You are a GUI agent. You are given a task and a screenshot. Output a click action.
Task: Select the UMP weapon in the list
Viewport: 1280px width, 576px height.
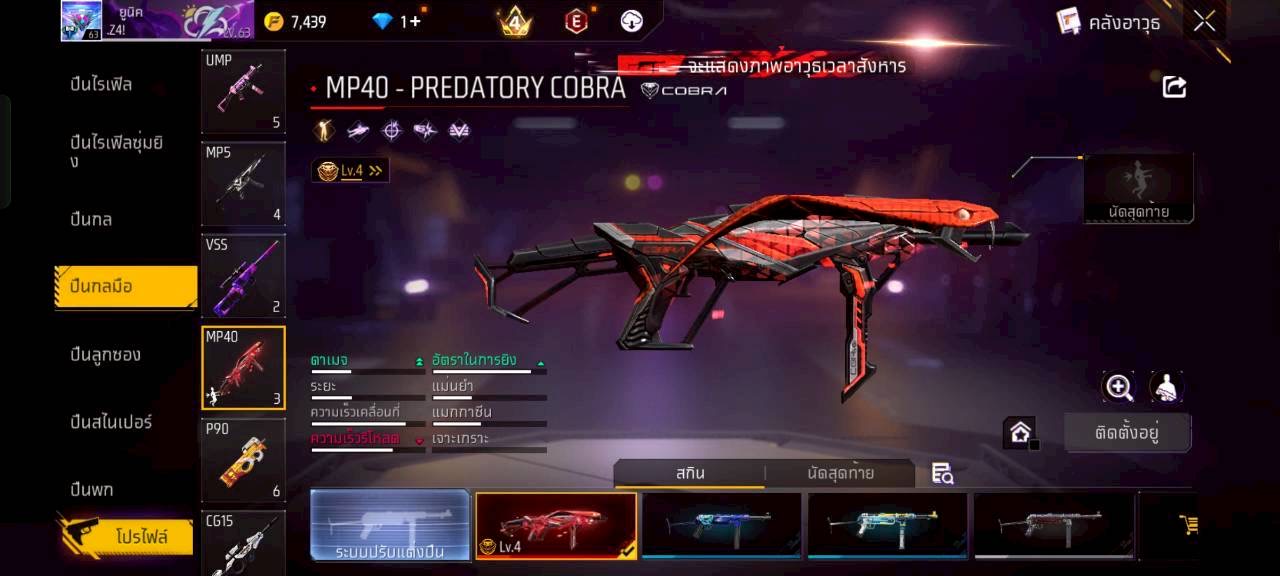point(243,91)
